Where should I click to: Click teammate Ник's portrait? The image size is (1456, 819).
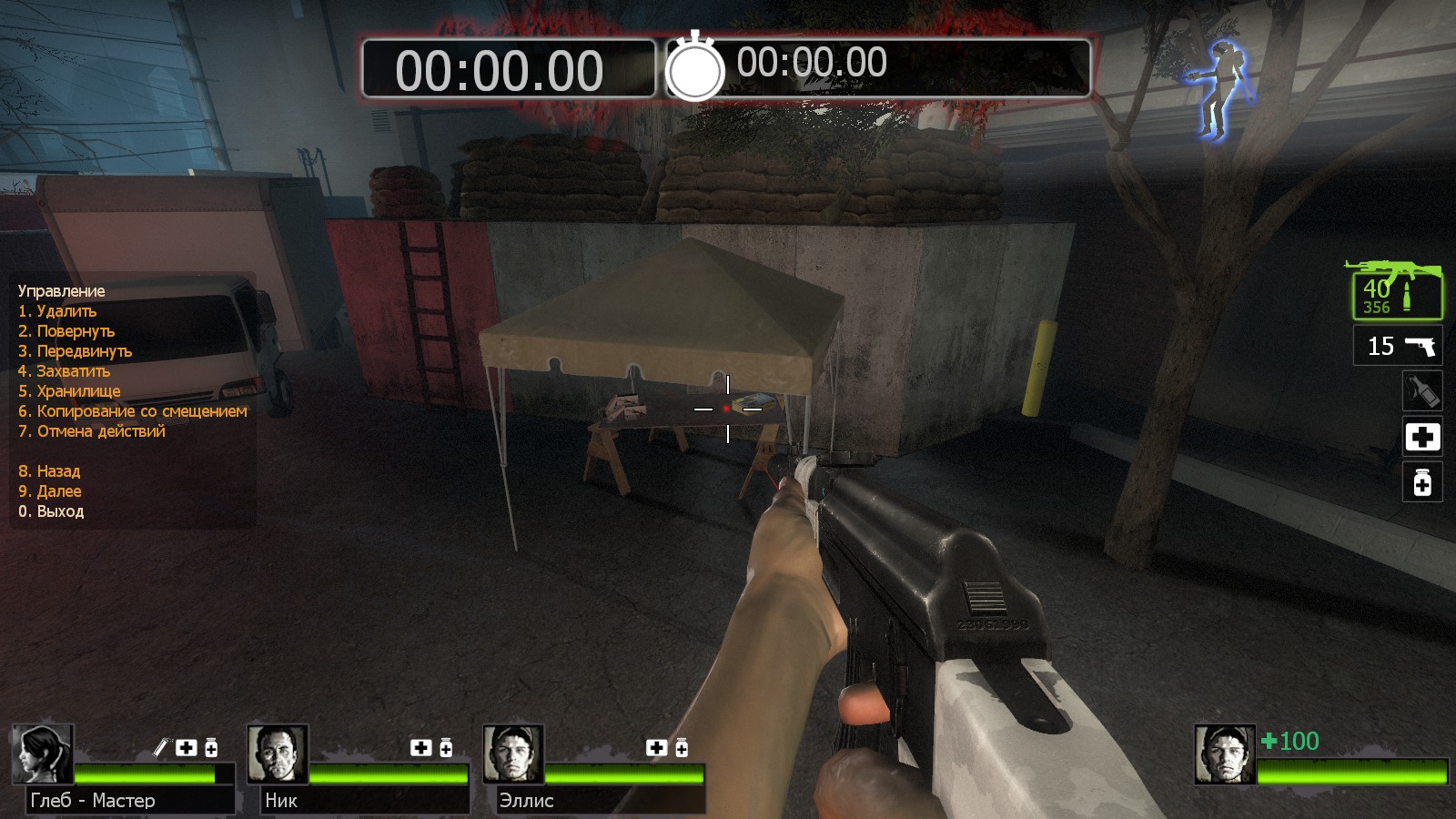click(278, 754)
